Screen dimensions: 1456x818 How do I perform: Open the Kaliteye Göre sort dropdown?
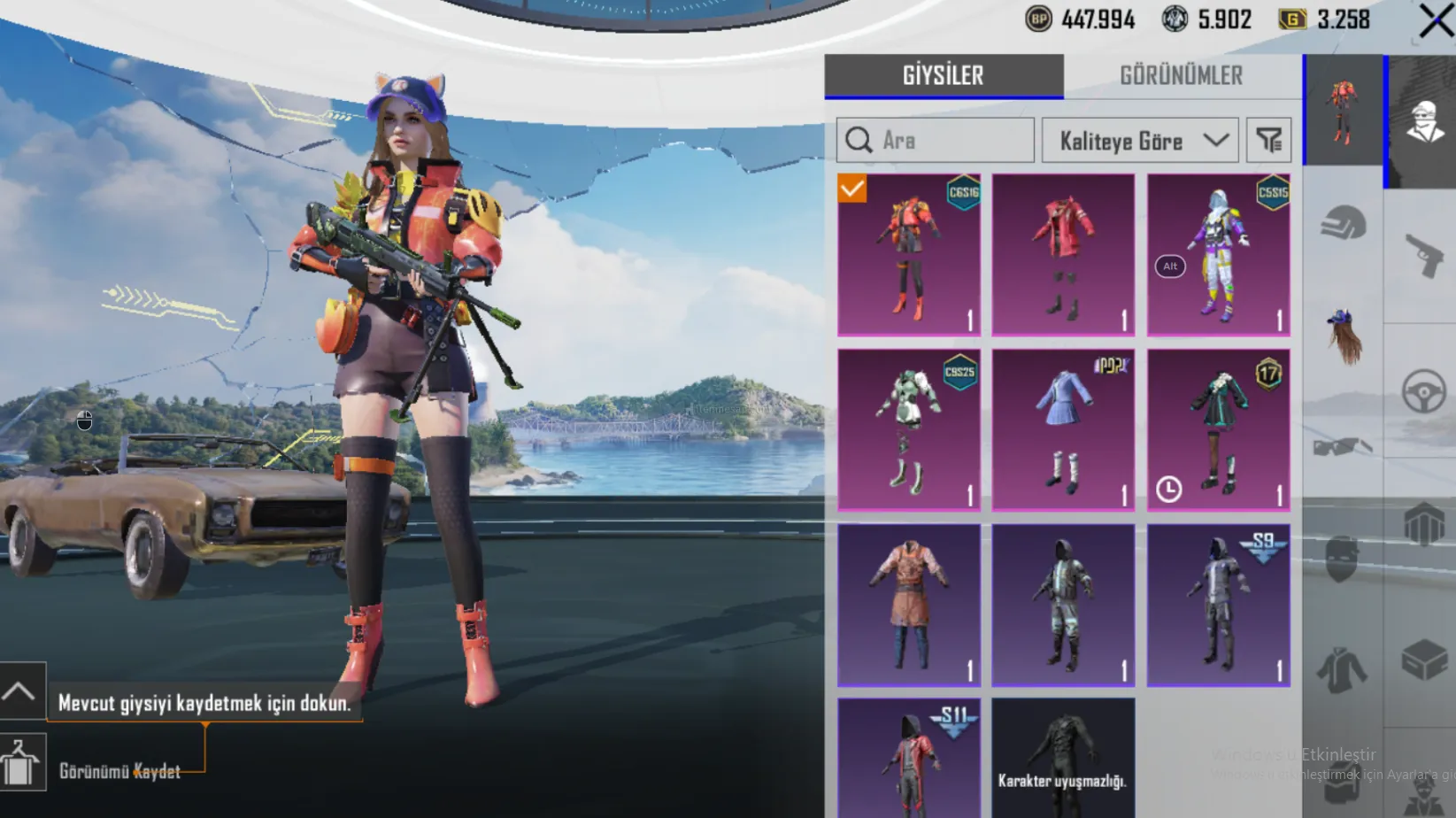click(1140, 140)
